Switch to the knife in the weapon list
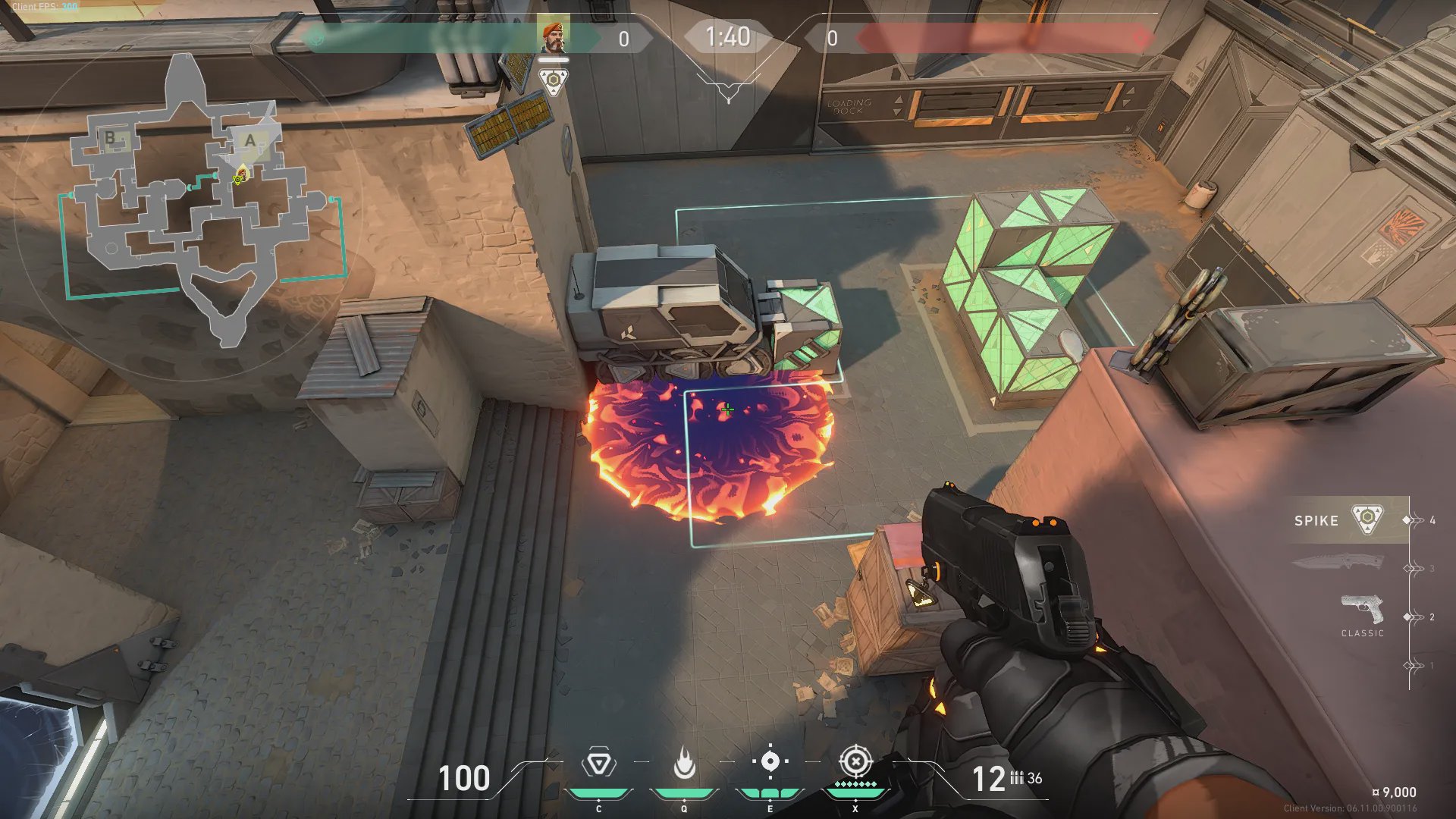The width and height of the screenshot is (1456, 819). coord(1338,563)
